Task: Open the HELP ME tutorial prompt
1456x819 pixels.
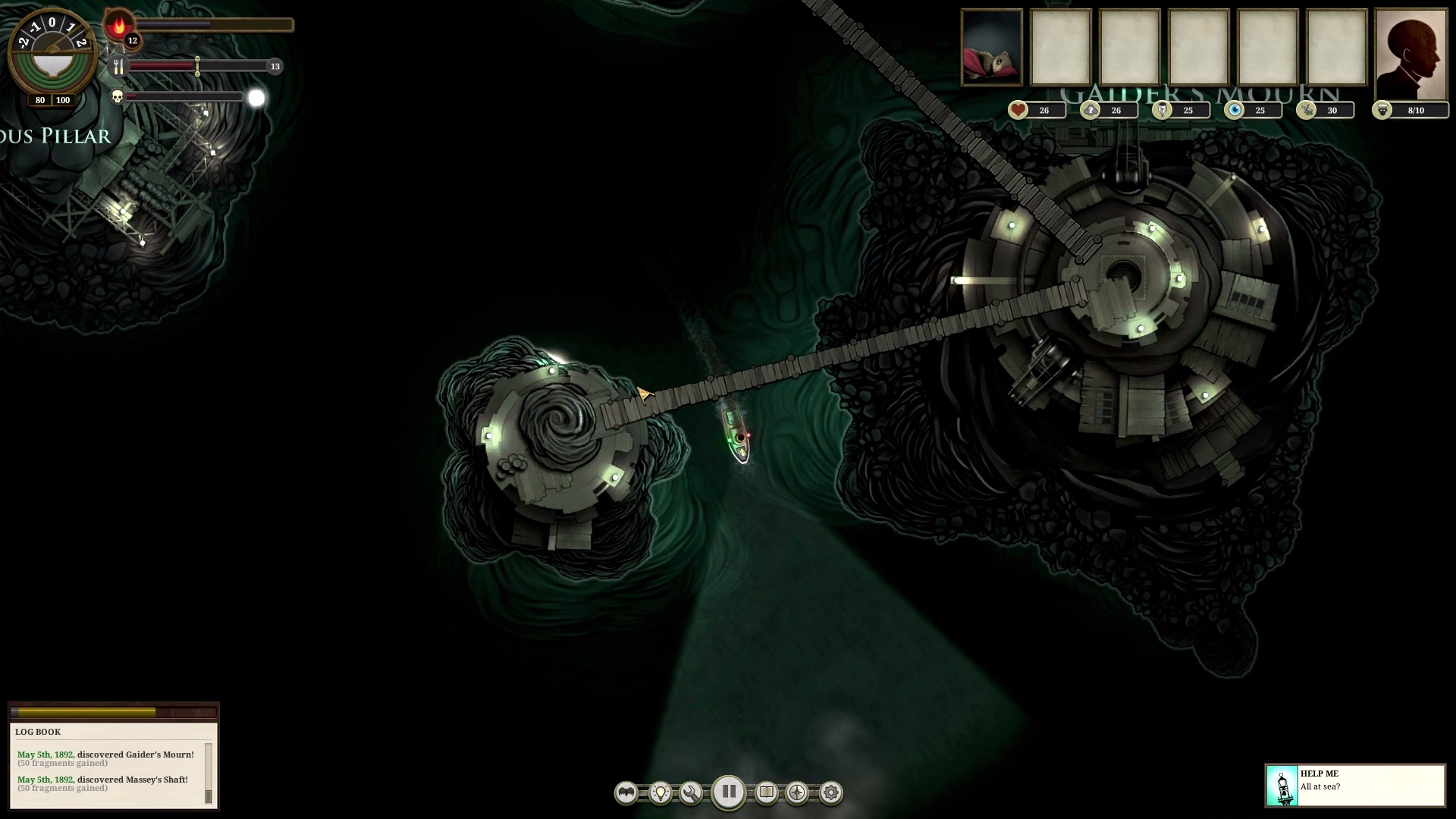Action: click(x=1354, y=785)
